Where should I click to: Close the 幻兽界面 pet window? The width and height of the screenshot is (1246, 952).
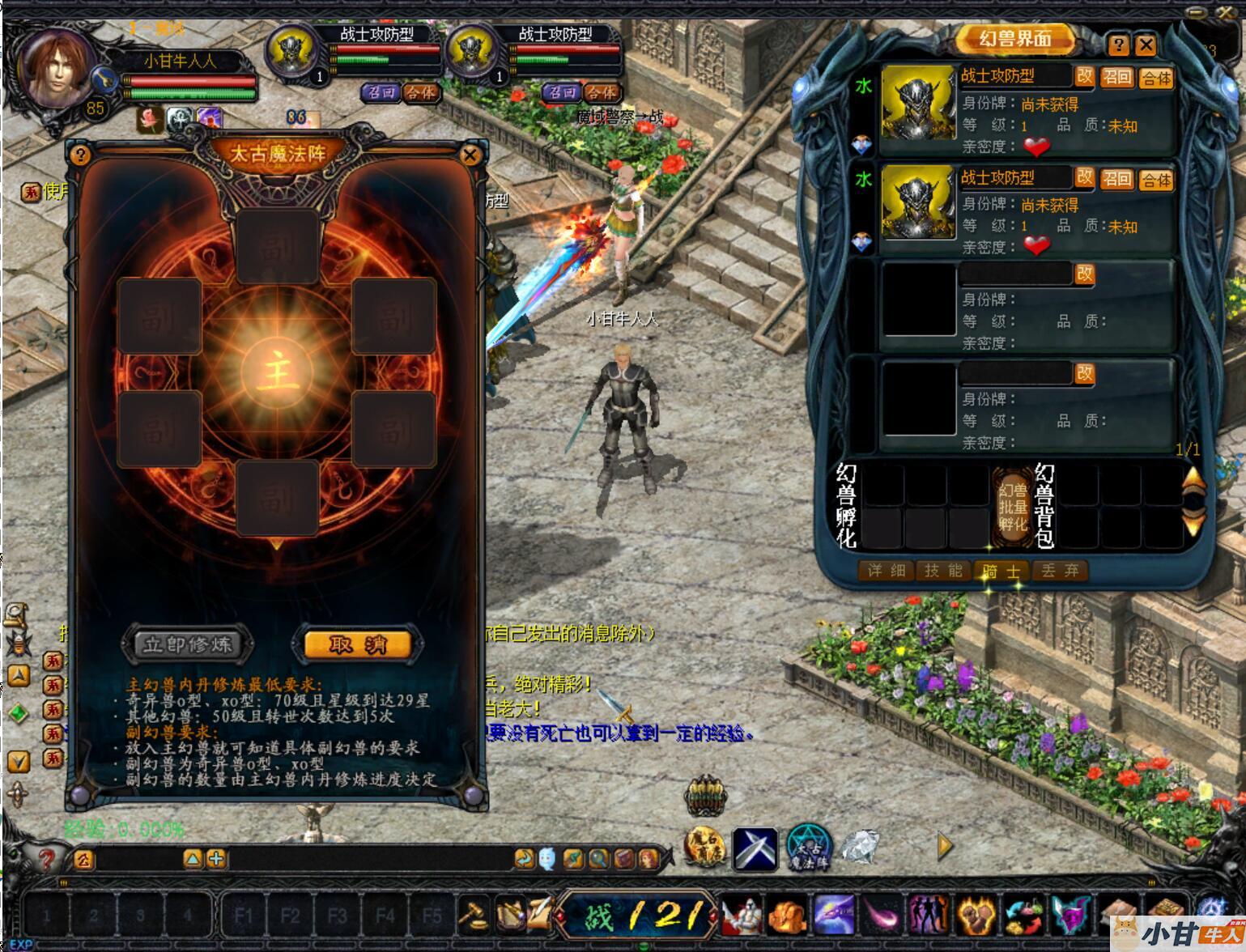(1145, 45)
